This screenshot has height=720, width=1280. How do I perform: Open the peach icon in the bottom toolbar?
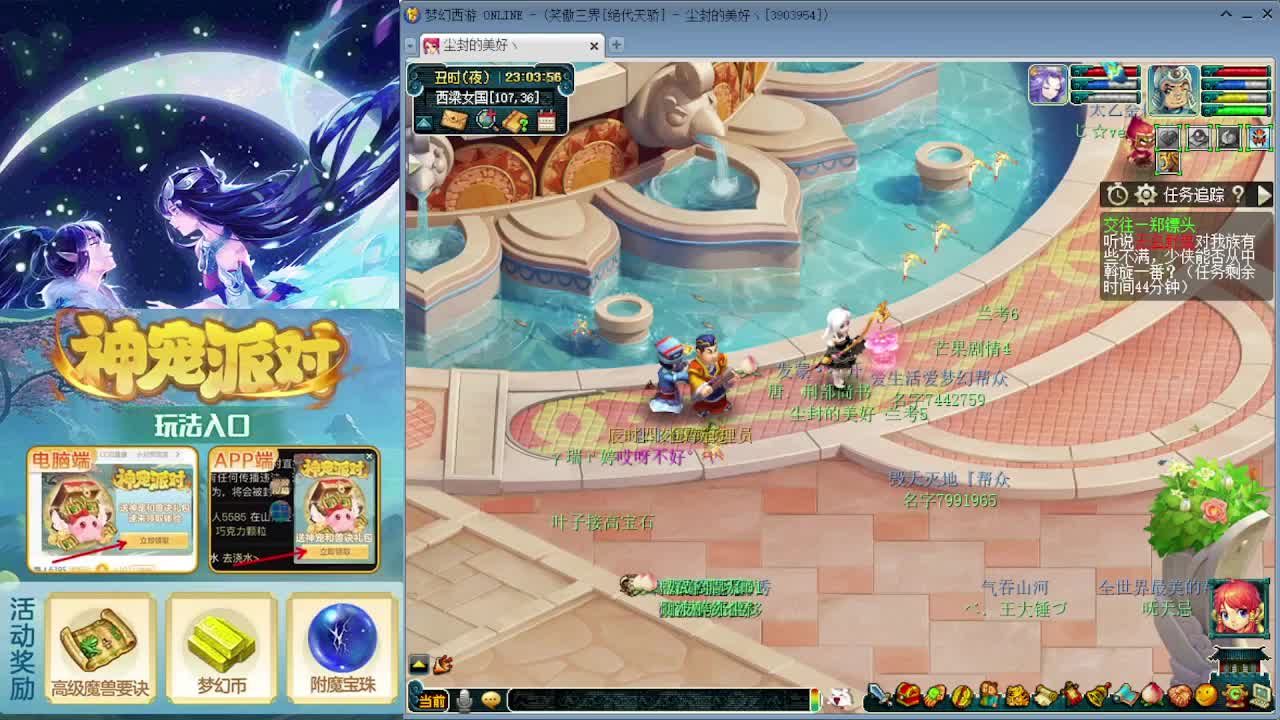click(x=1152, y=697)
